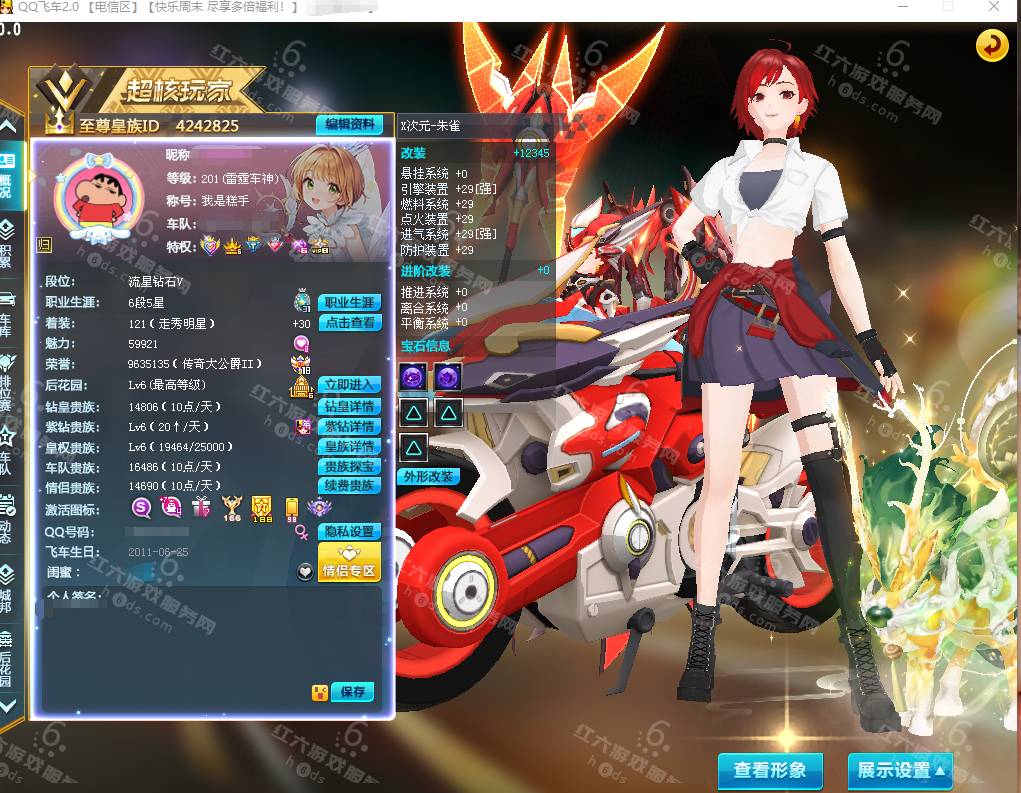Go back using the yellow return arrow
Viewport: 1021px width, 793px height.
[992, 45]
